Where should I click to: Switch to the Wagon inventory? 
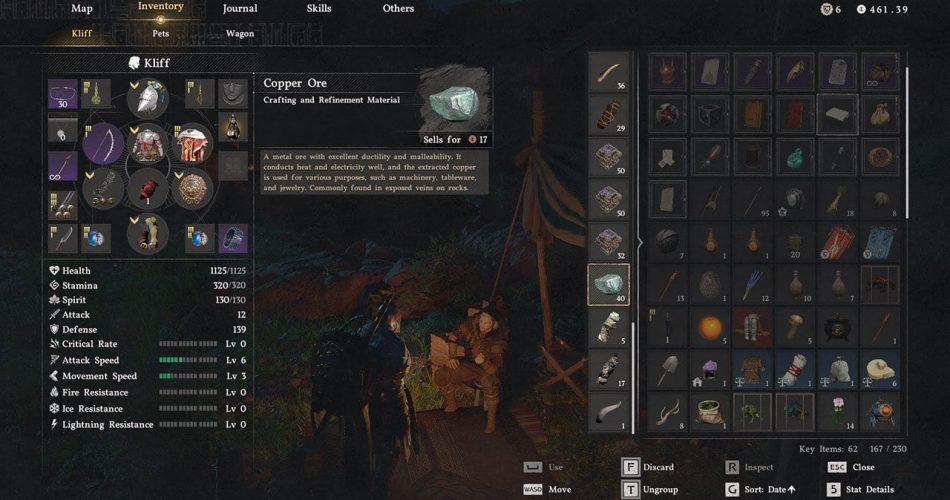pyautogui.click(x=239, y=33)
